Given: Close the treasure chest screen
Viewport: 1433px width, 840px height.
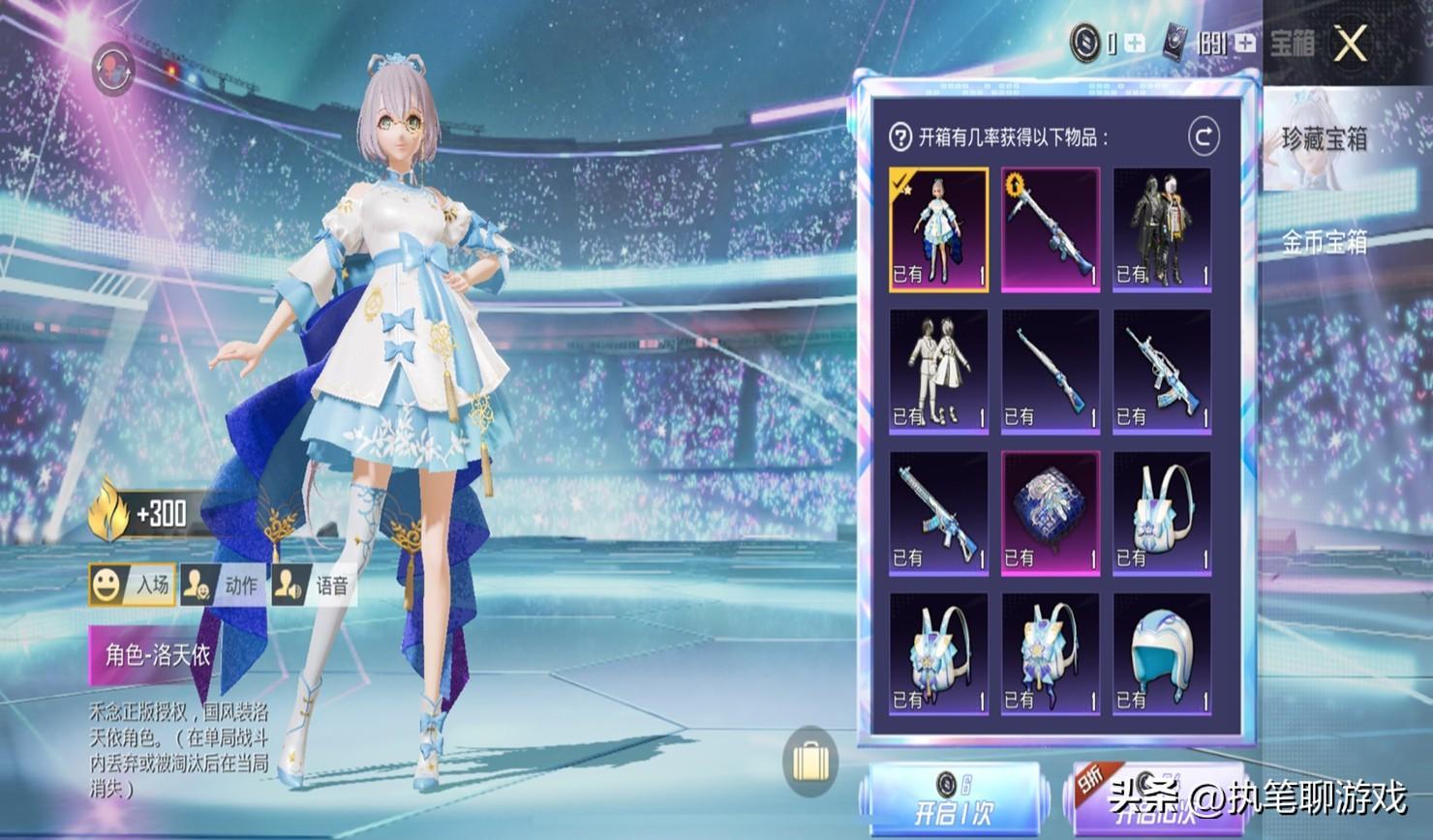Looking at the screenshot, I should coord(1350,44).
